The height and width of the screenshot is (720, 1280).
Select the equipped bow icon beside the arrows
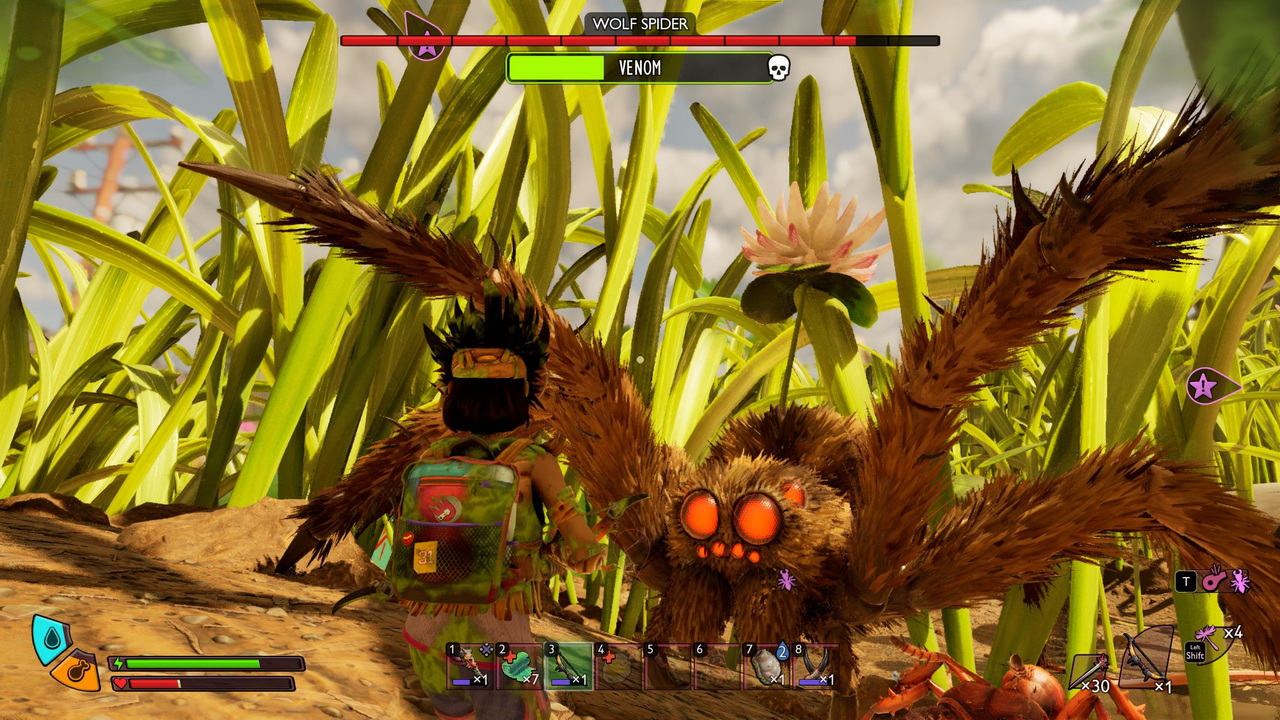[1147, 656]
